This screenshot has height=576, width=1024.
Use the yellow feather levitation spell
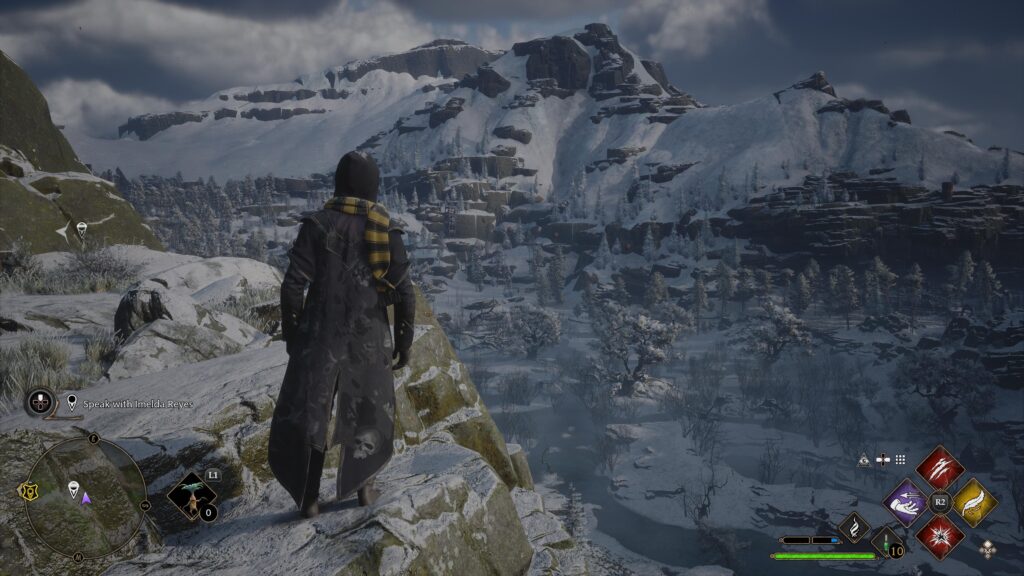[x=973, y=501]
